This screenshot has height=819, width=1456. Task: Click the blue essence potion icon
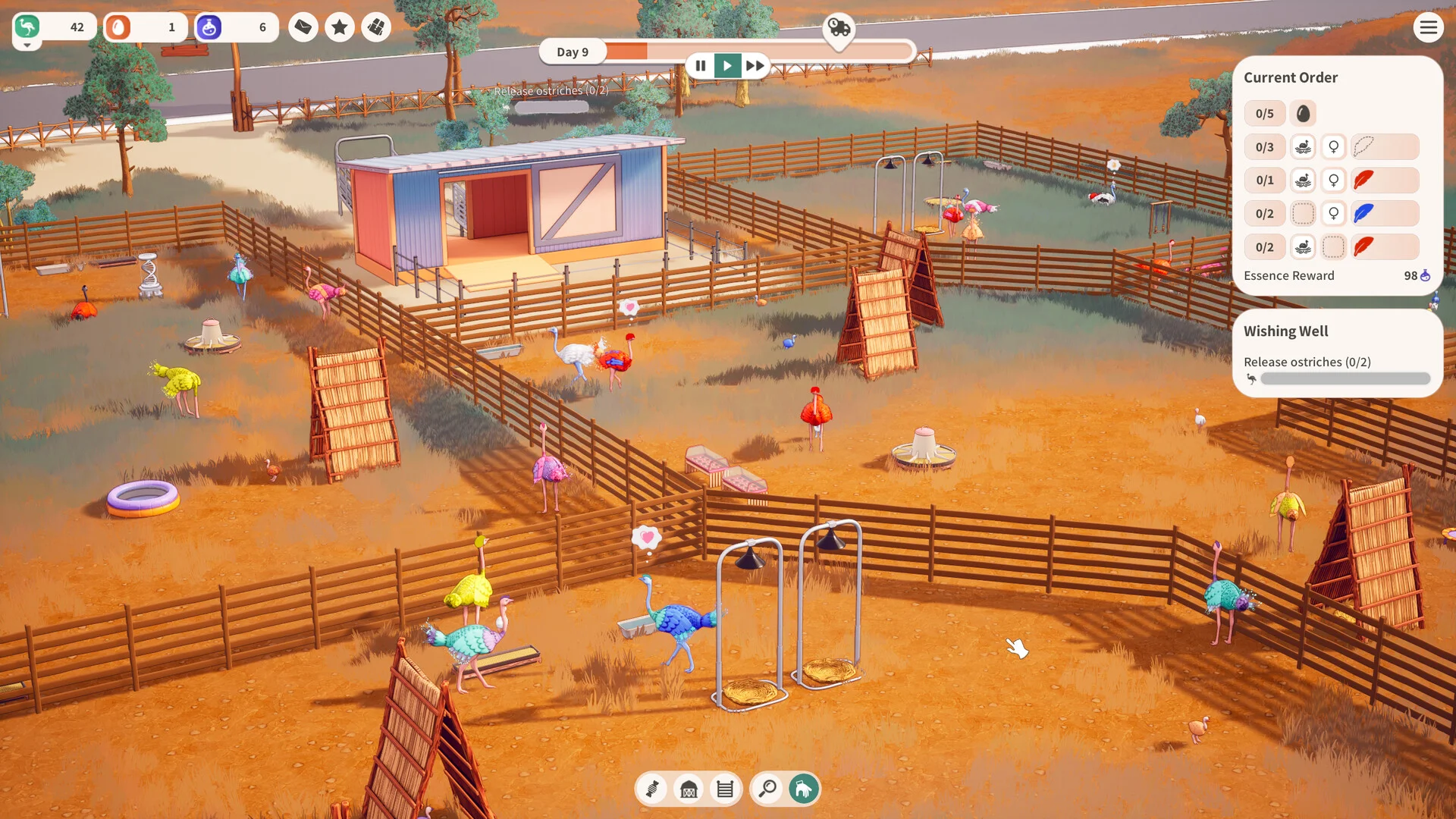coord(209,28)
